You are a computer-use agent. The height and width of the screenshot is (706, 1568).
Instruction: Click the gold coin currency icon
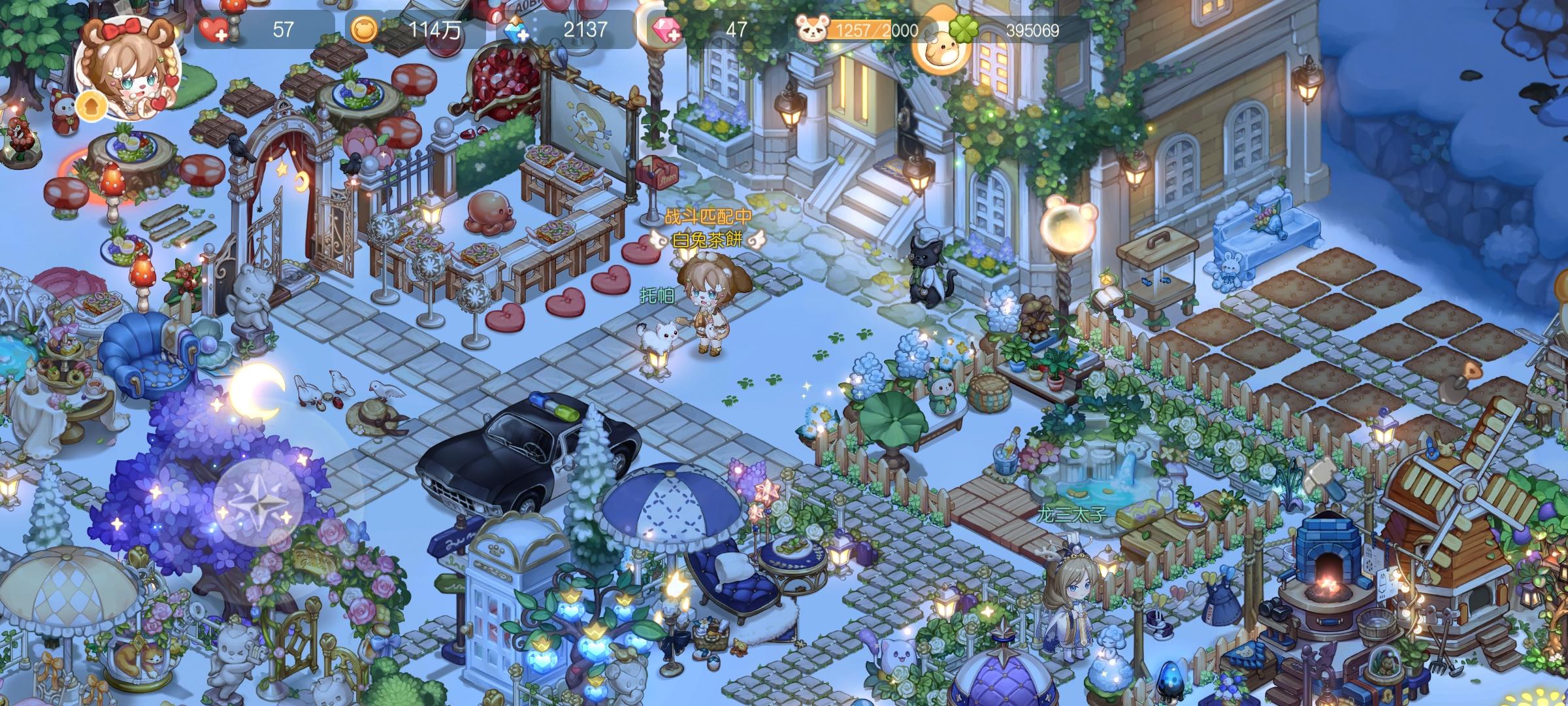[x=365, y=30]
